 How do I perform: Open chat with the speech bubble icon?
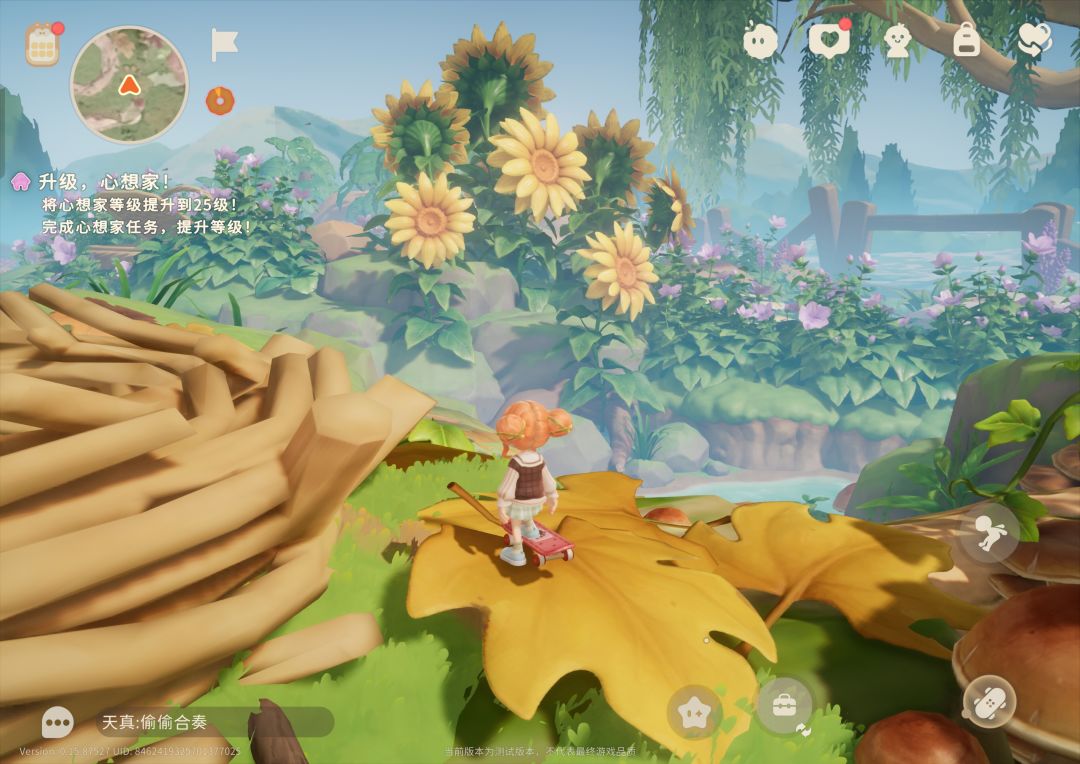tap(58, 721)
